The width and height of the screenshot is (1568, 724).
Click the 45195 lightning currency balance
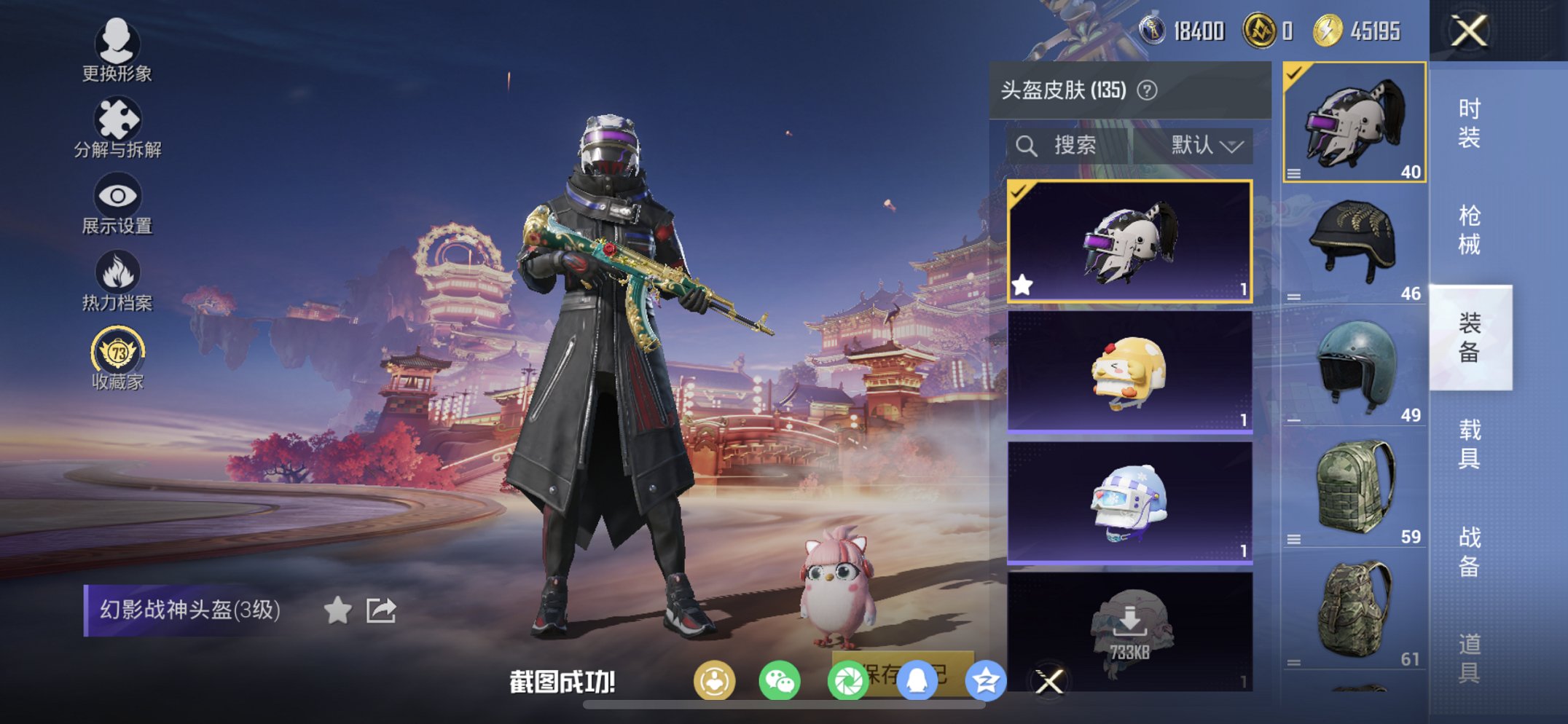1357,31
